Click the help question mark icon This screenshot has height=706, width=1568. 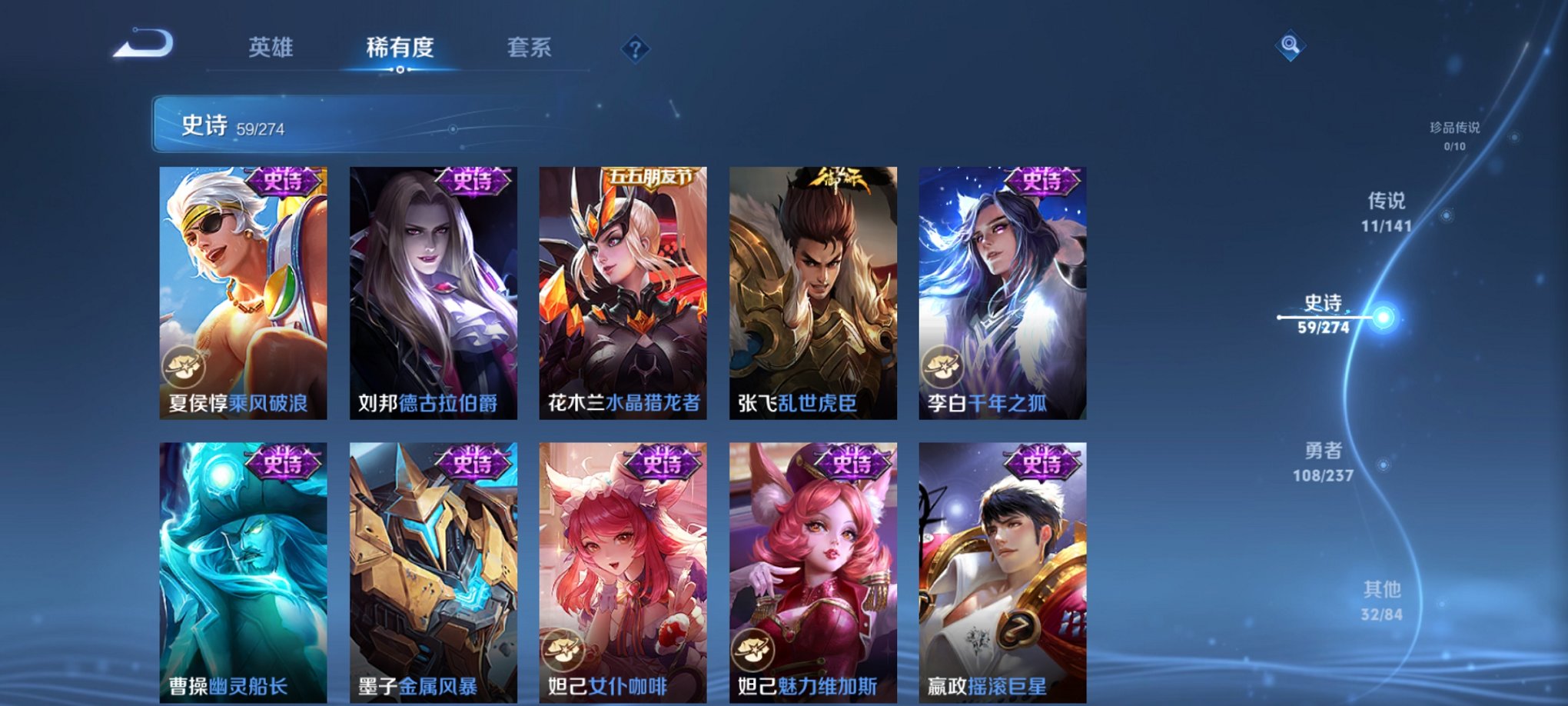pos(635,49)
